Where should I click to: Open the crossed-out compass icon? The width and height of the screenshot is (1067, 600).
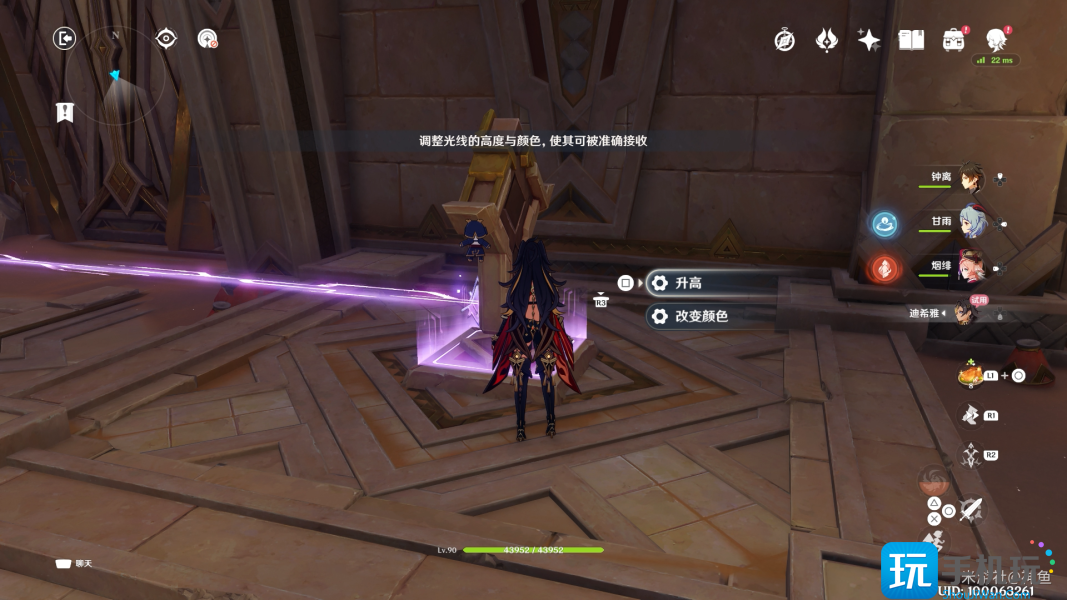(x=785, y=40)
